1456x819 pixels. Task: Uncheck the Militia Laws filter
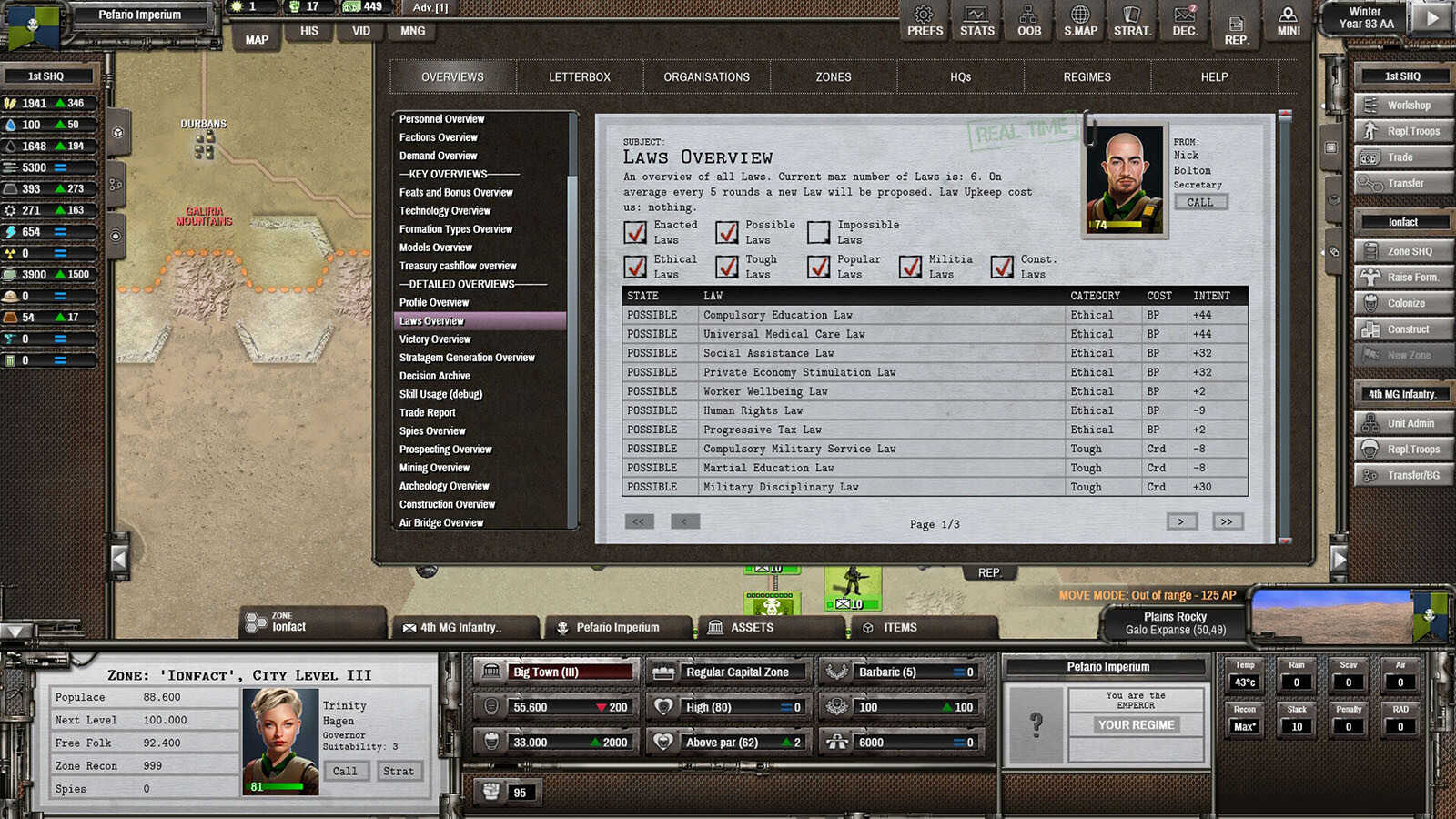coord(910,267)
